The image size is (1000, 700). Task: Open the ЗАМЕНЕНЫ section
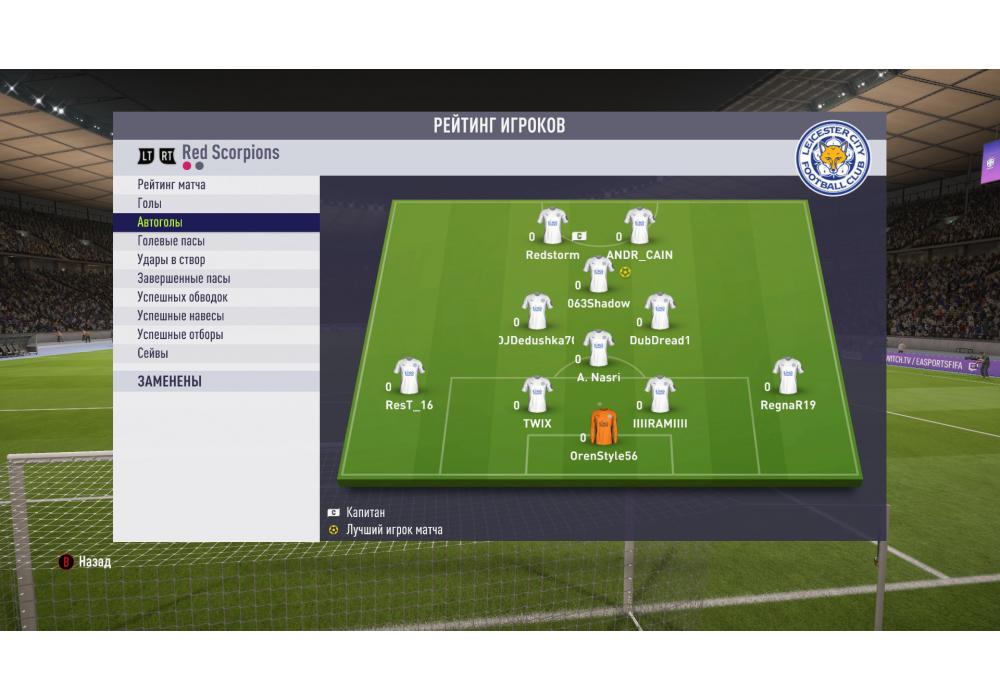tap(169, 381)
